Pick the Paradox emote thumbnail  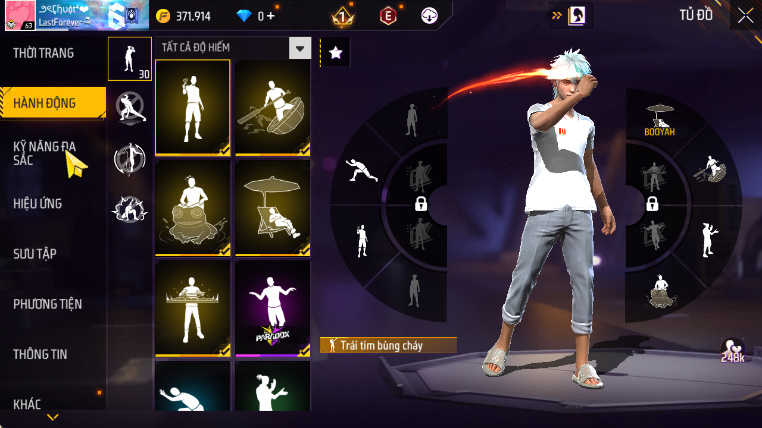click(x=272, y=306)
